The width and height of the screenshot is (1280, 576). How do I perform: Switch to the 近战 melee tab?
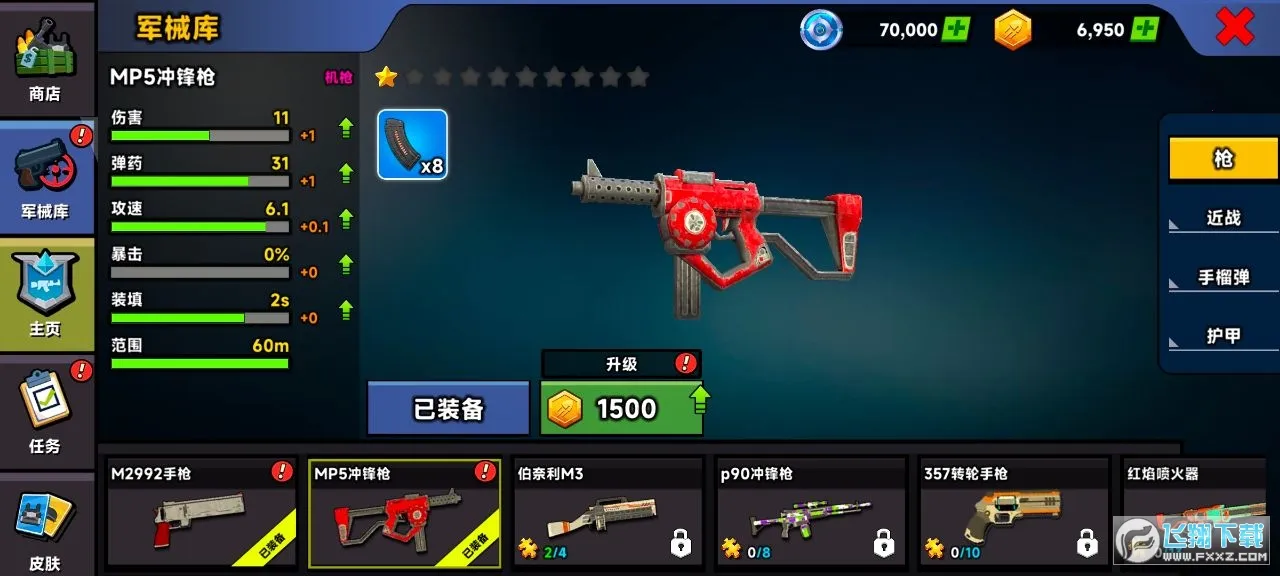1223,218
